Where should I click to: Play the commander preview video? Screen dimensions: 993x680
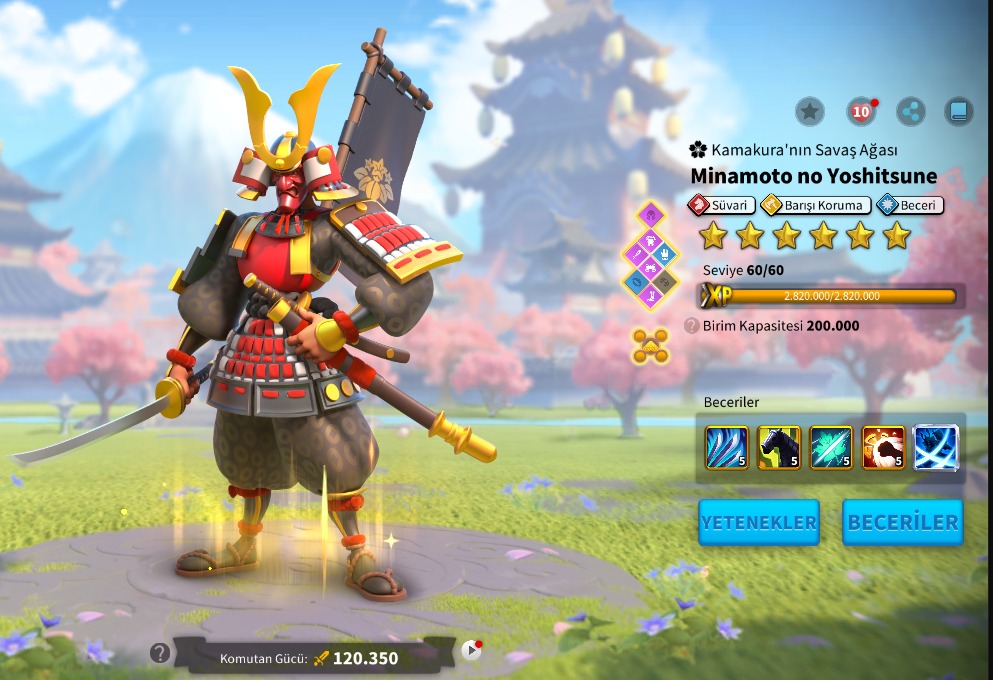471,651
